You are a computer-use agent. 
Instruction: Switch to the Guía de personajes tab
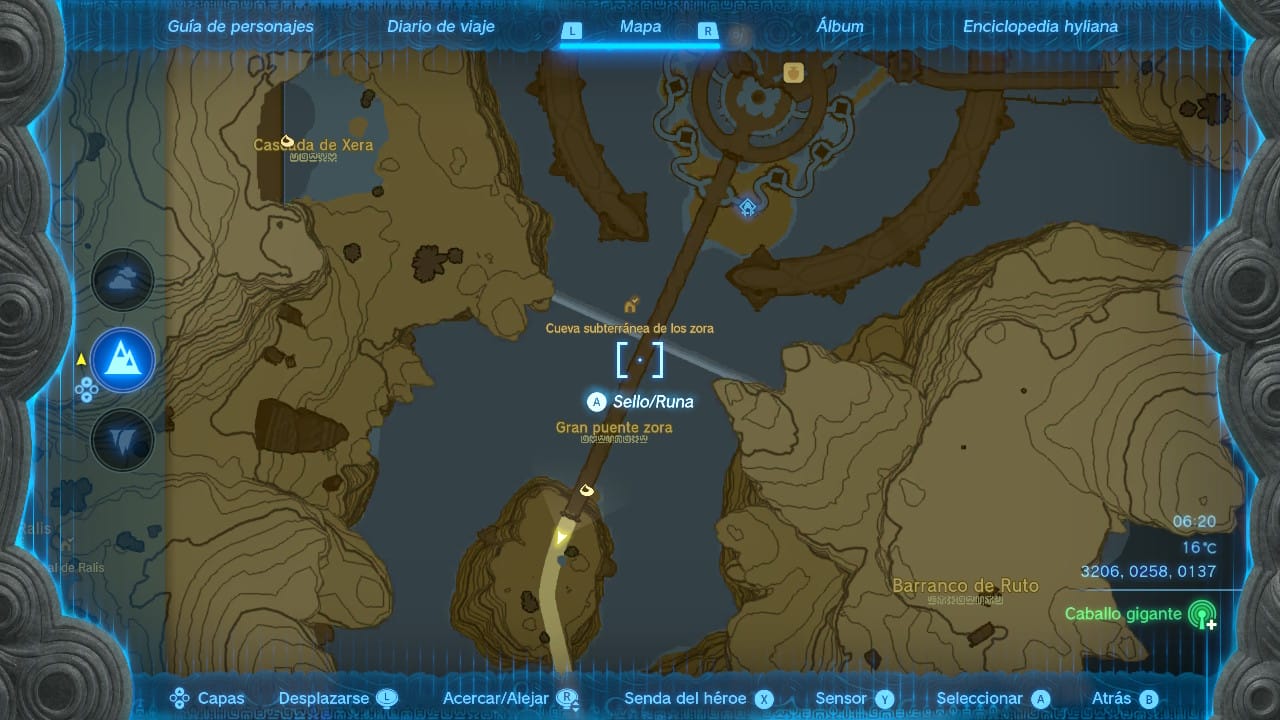pyautogui.click(x=240, y=27)
